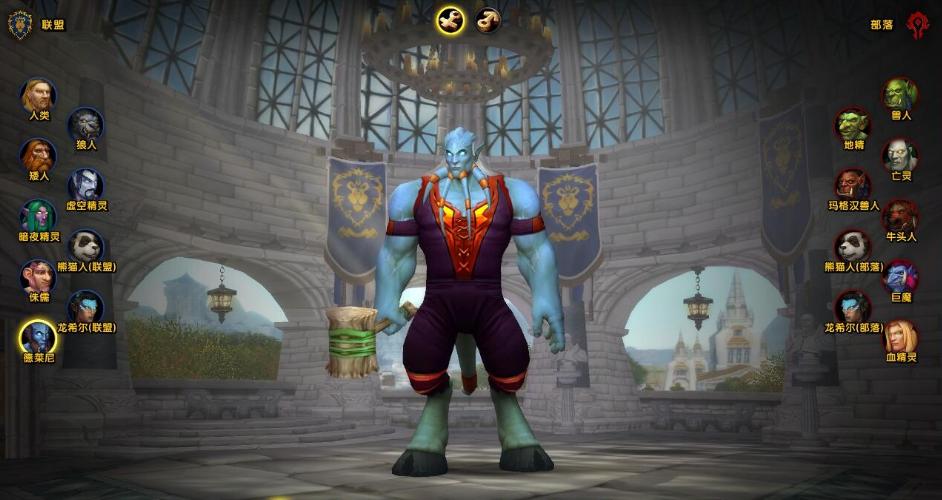Image resolution: width=942 pixels, height=500 pixels.
Task: Select the Horde Dracthyr (龙希尔 部落)
Action: click(853, 308)
